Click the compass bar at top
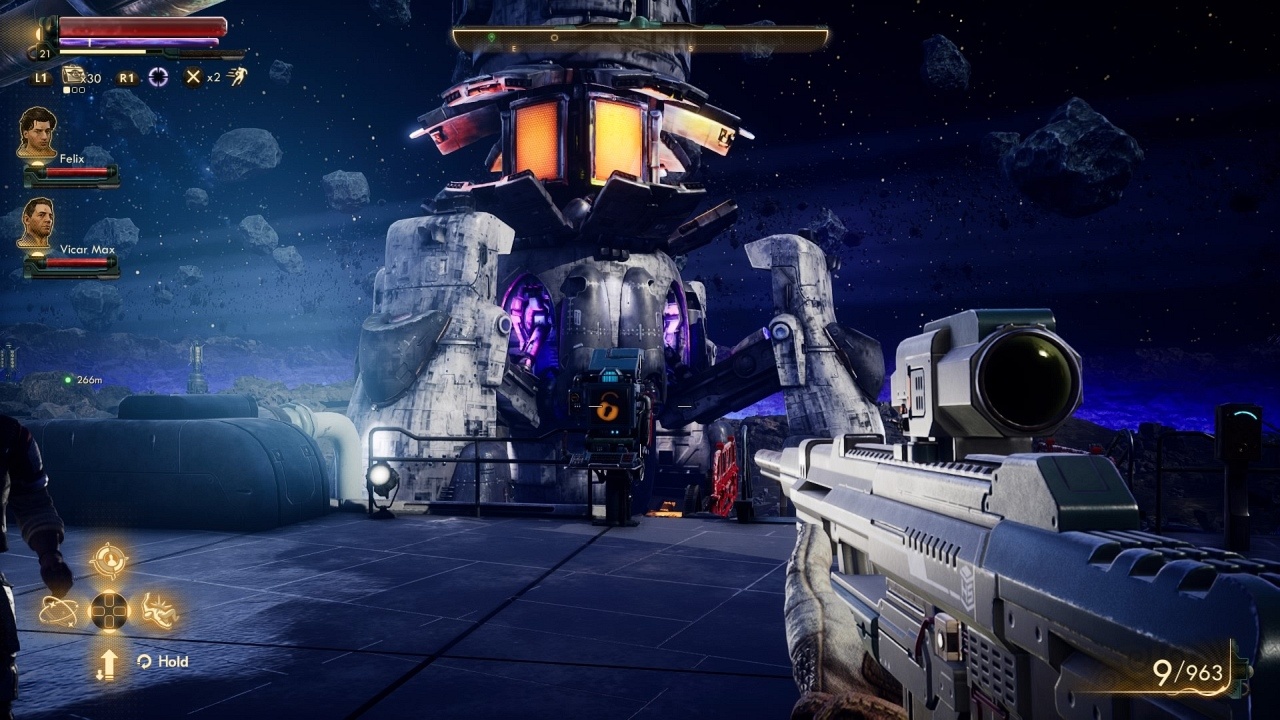 coord(640,38)
